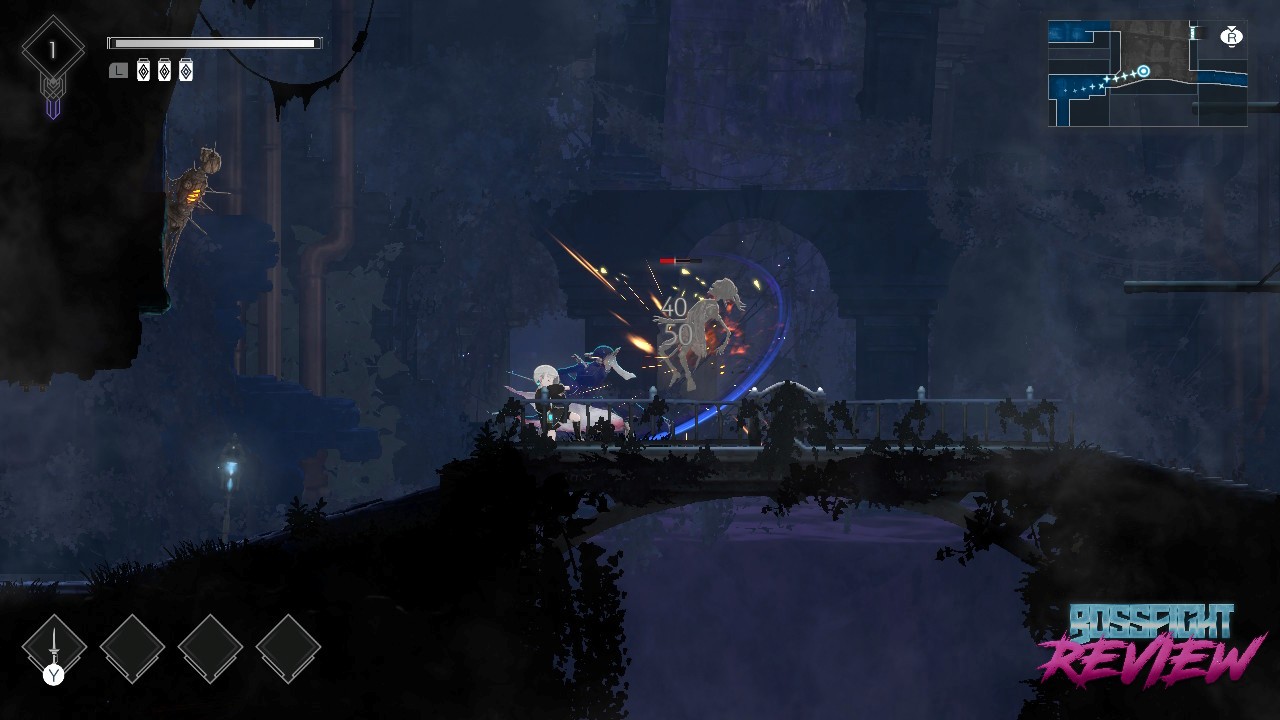
Task: Open the minimap in the corner
Action: point(1147,73)
